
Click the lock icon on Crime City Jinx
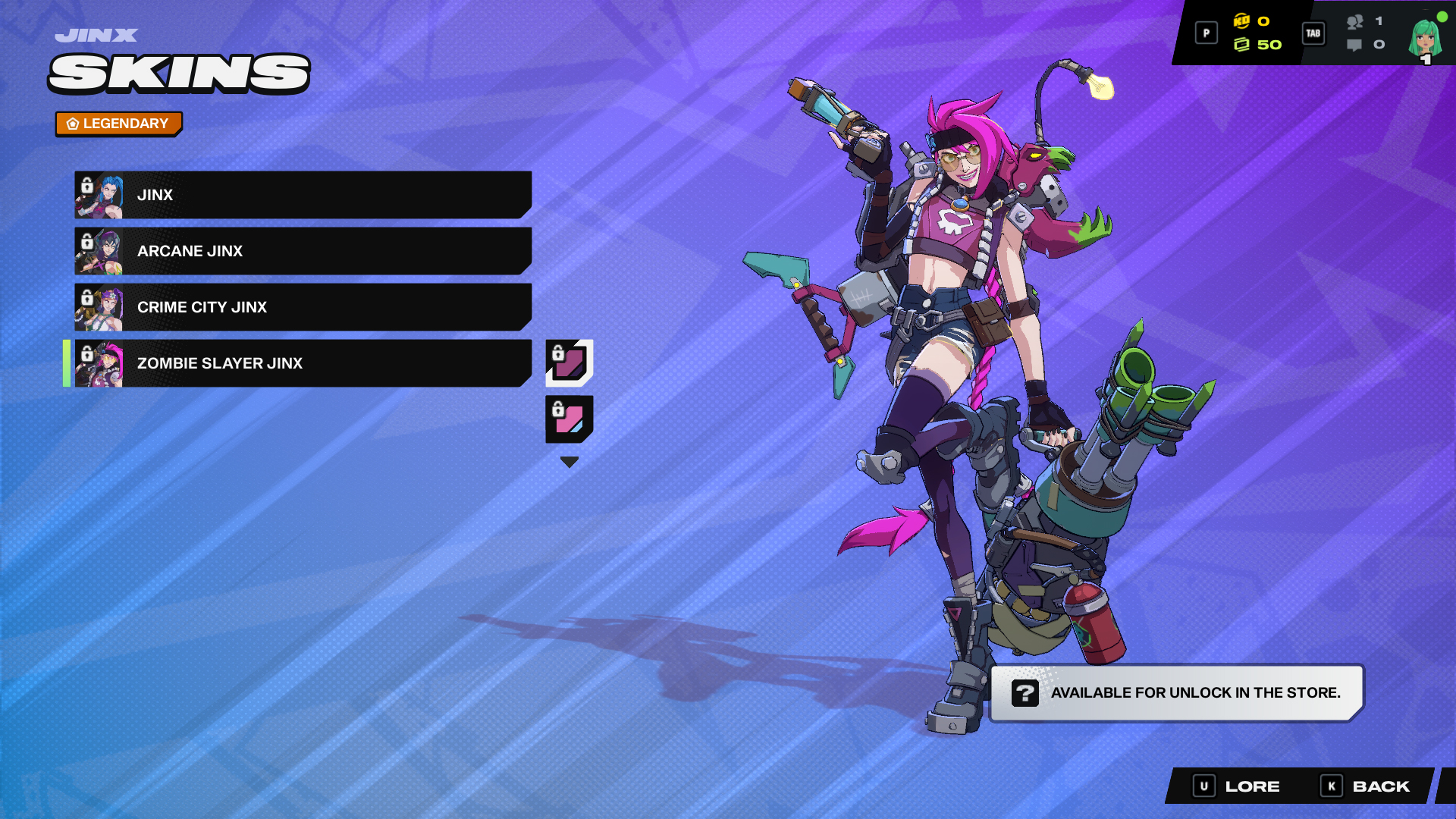(x=86, y=297)
